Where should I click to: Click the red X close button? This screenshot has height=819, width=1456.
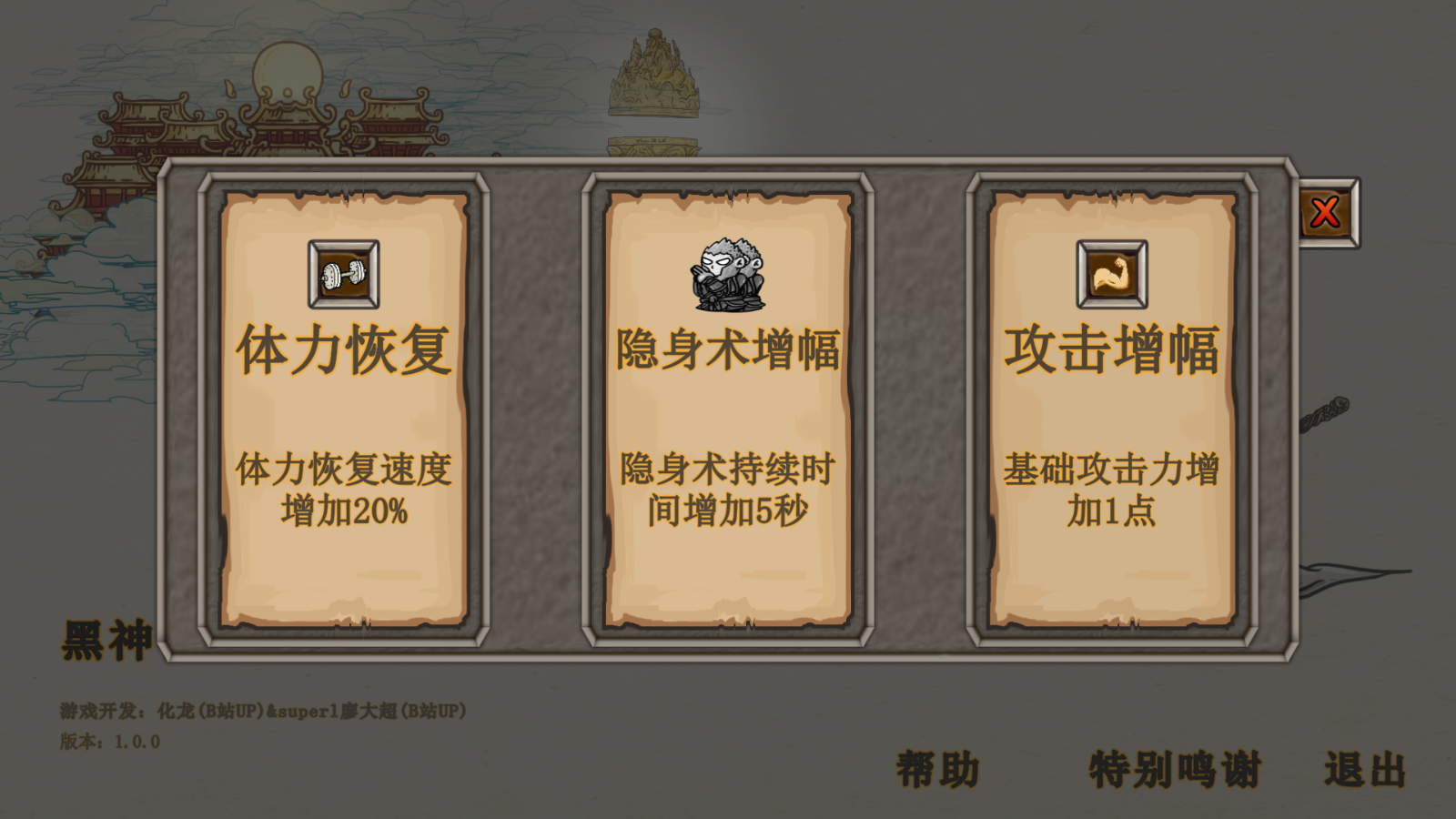tap(1324, 210)
